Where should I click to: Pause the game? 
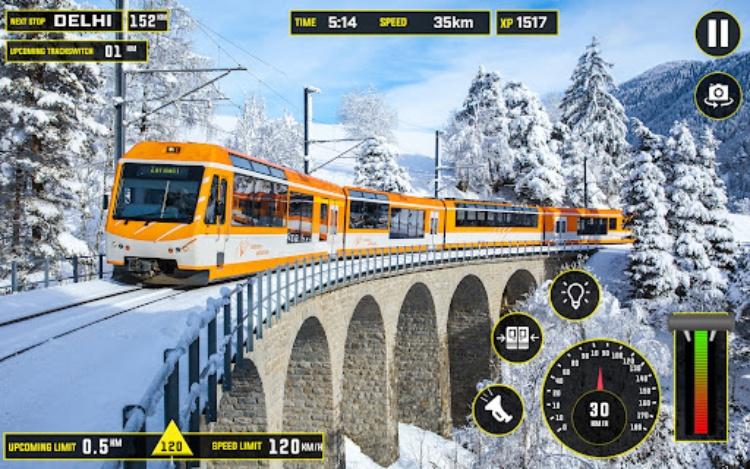[x=718, y=34]
